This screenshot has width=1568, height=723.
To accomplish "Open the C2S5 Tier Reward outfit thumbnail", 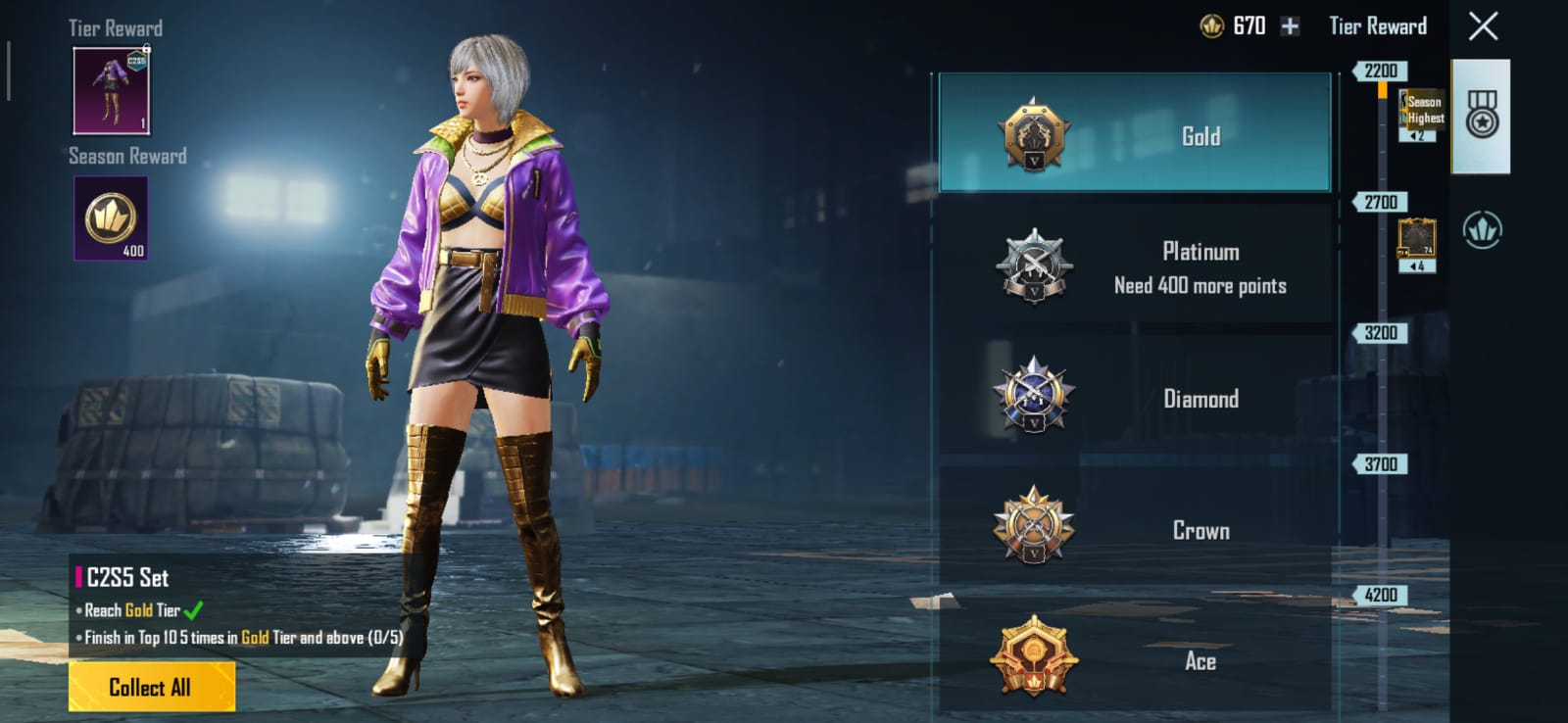I will (x=111, y=91).
